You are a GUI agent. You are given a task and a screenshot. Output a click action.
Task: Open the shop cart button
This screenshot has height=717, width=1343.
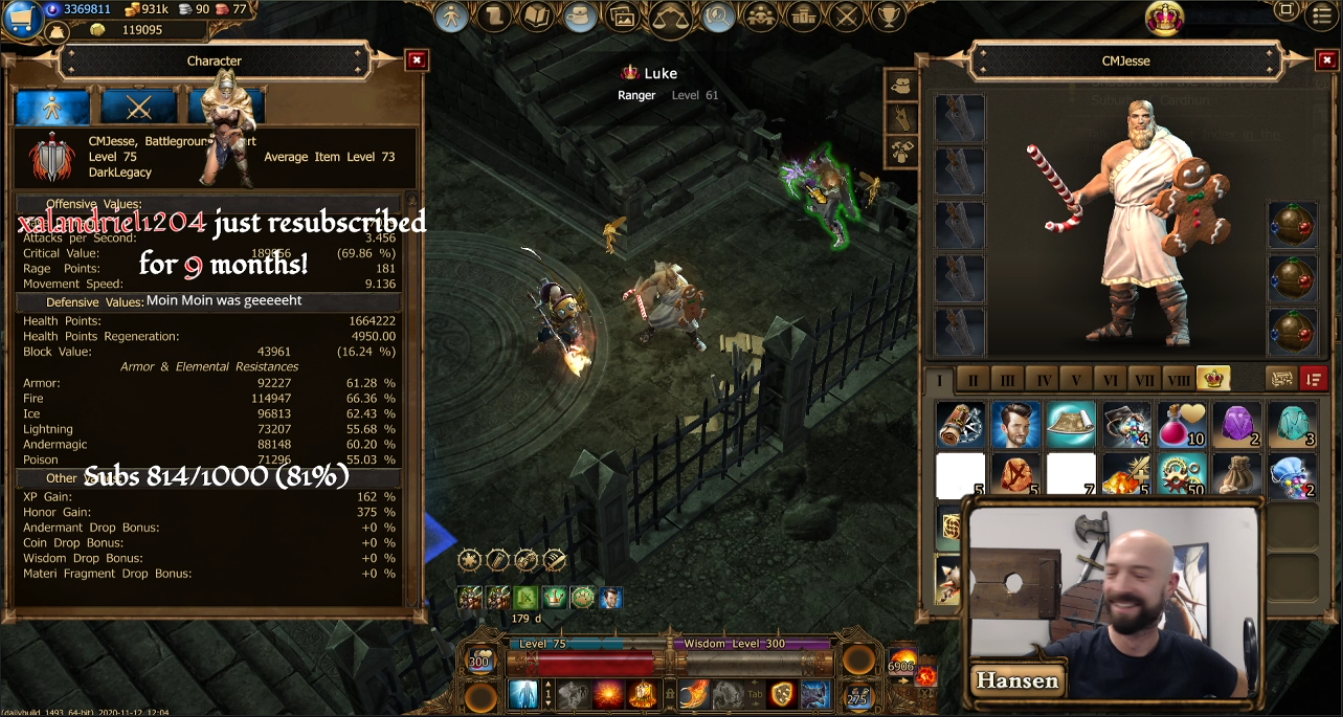click(22, 18)
